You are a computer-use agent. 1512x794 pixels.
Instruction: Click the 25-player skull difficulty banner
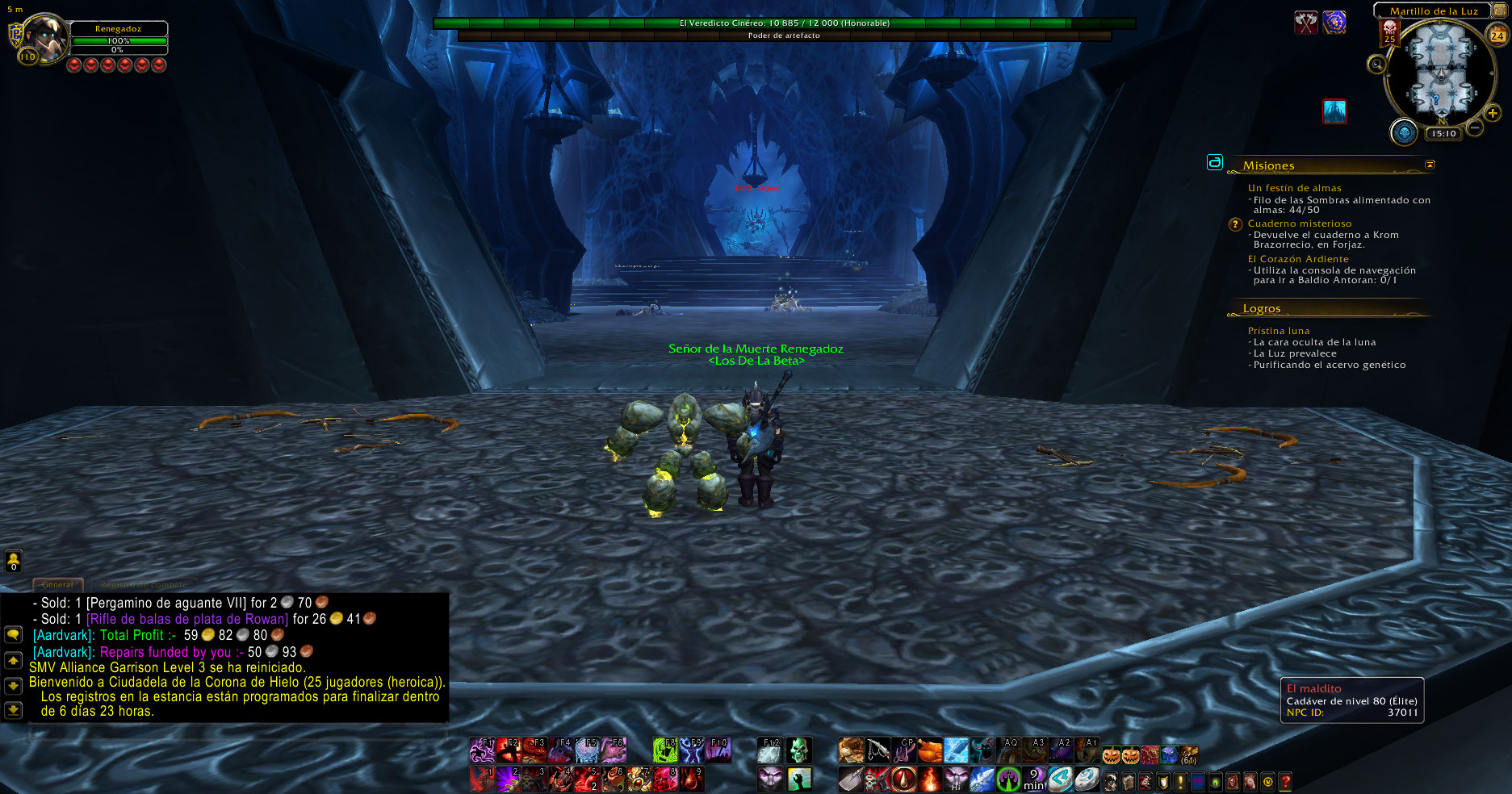[x=1389, y=32]
